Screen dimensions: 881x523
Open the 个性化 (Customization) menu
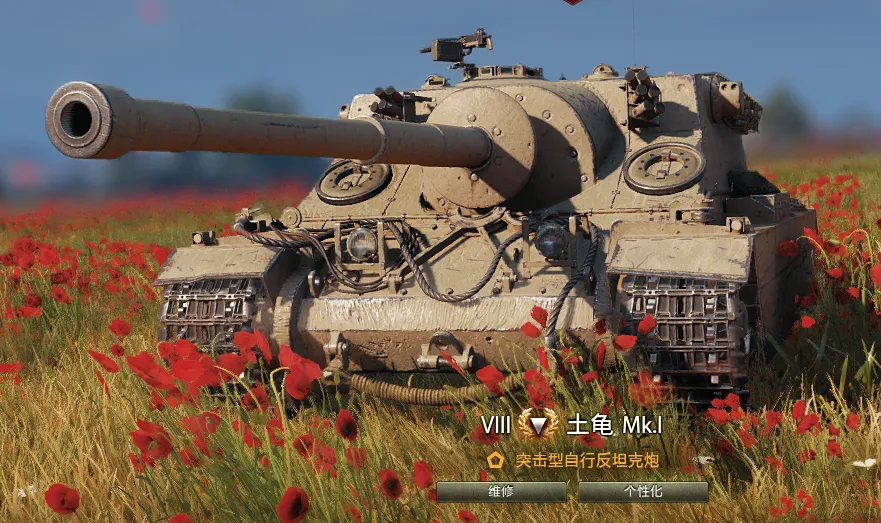[x=643, y=492]
